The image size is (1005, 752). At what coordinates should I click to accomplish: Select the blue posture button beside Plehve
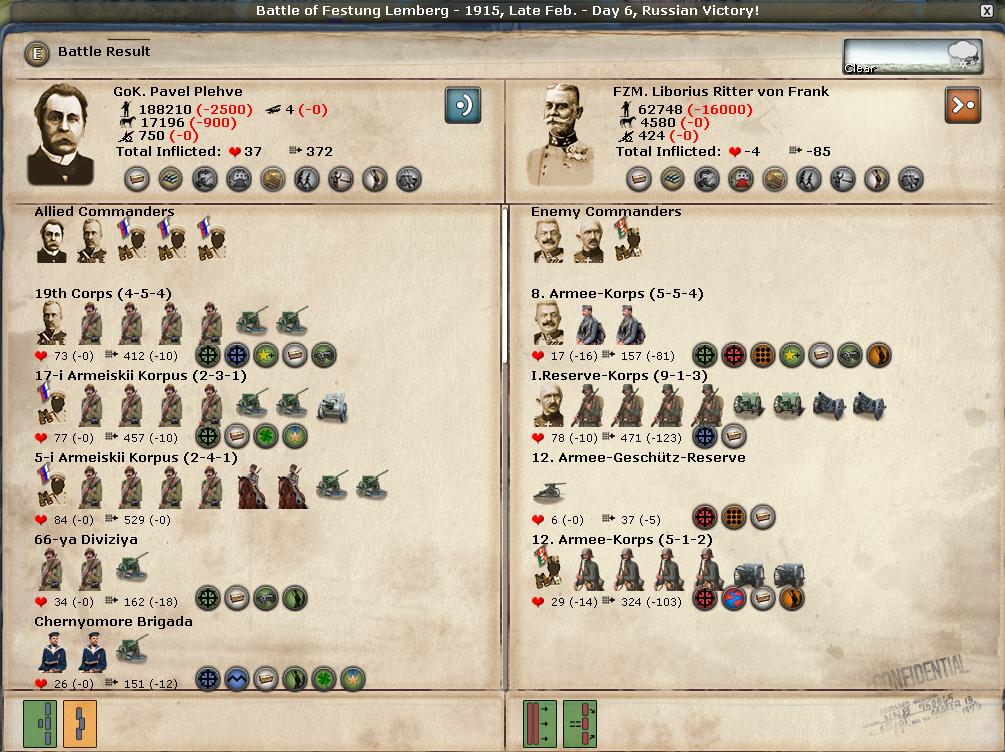[463, 105]
